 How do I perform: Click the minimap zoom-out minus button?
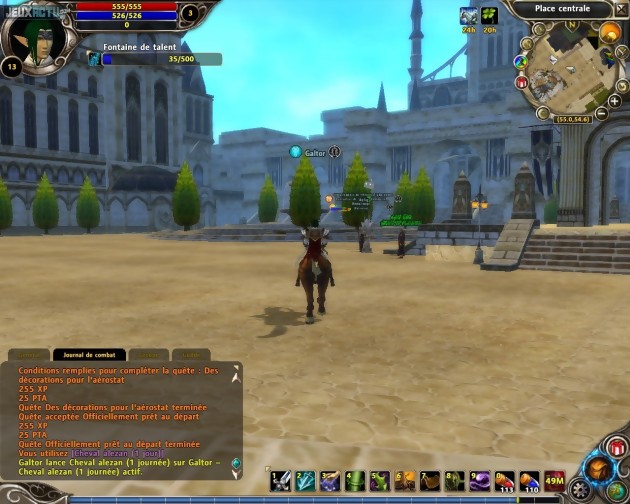point(600,114)
